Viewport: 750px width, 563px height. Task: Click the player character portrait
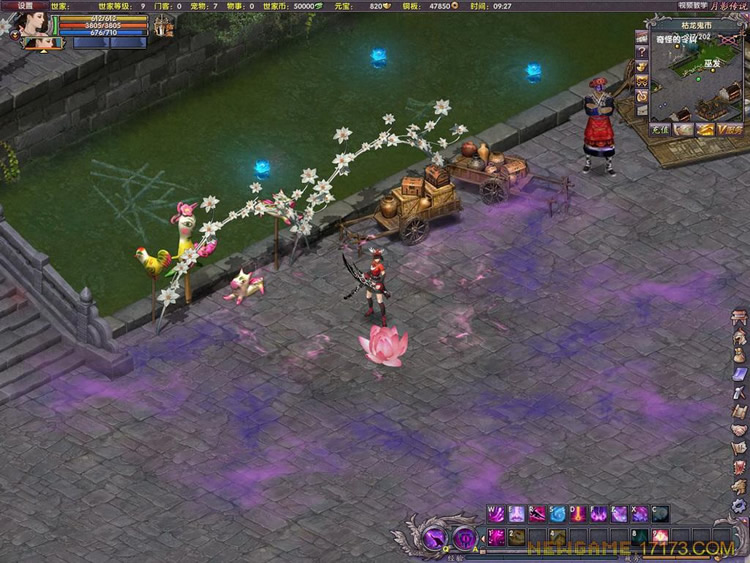(x=35, y=24)
